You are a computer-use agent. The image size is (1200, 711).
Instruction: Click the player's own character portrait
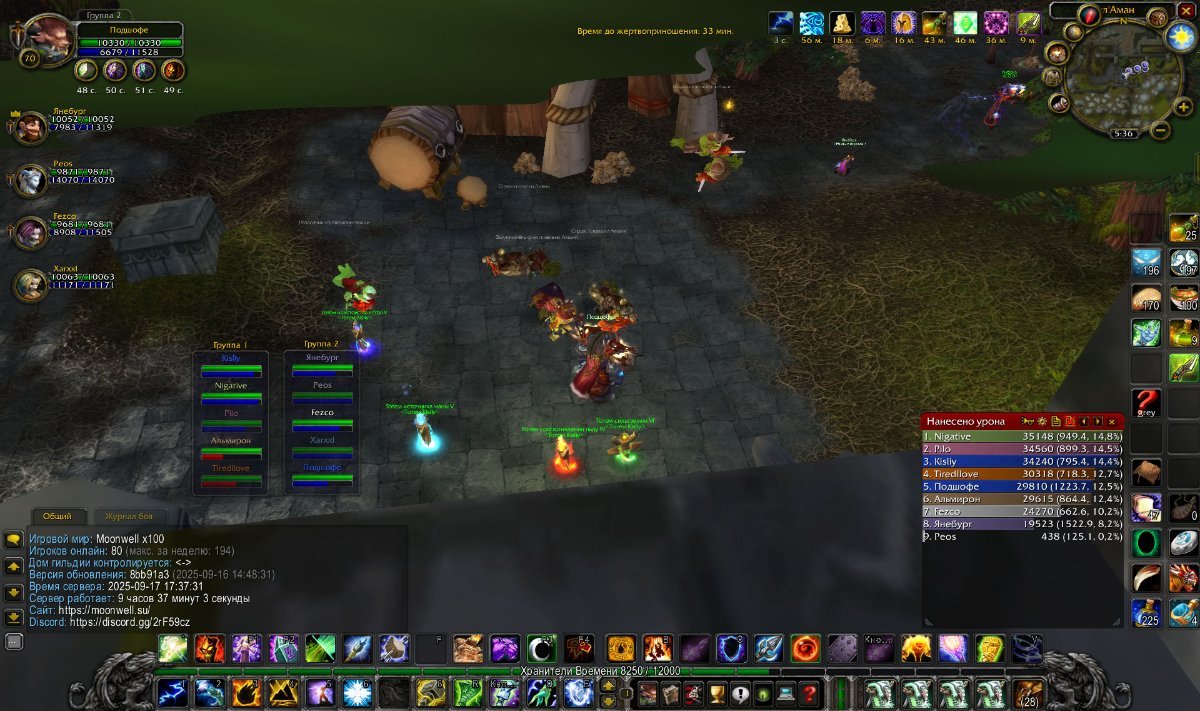click(48, 38)
